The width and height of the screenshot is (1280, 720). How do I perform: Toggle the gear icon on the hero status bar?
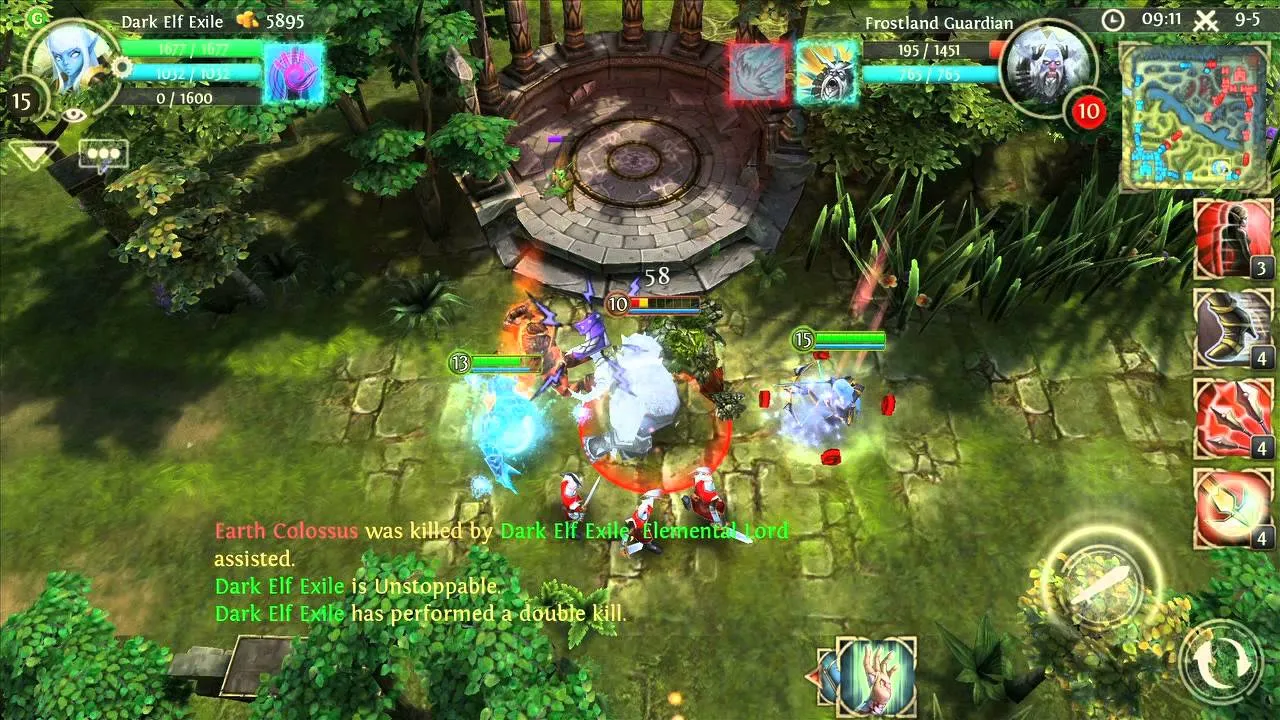point(120,68)
